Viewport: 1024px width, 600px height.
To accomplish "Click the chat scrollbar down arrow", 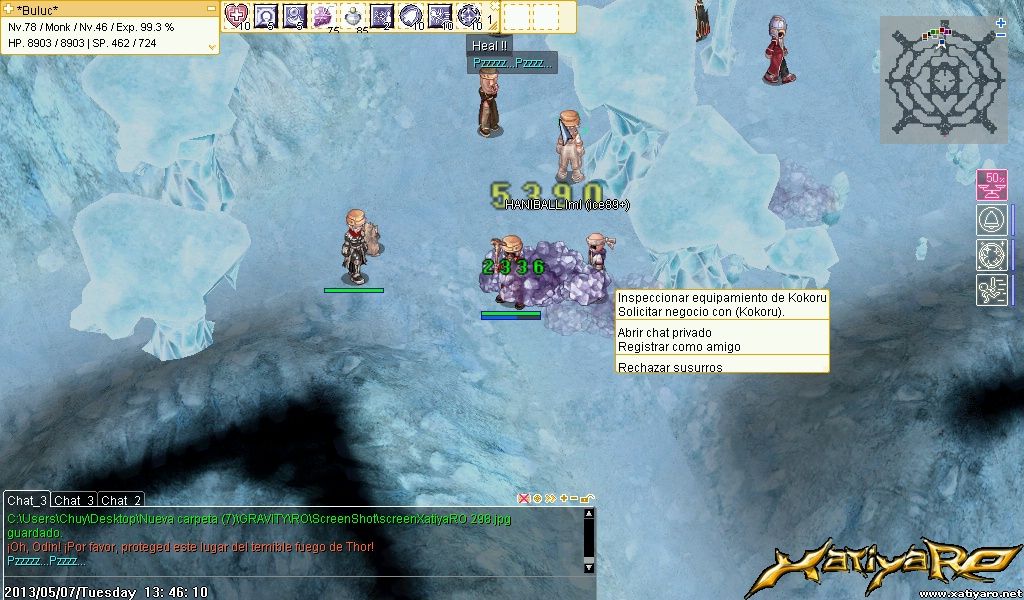I will [x=589, y=567].
